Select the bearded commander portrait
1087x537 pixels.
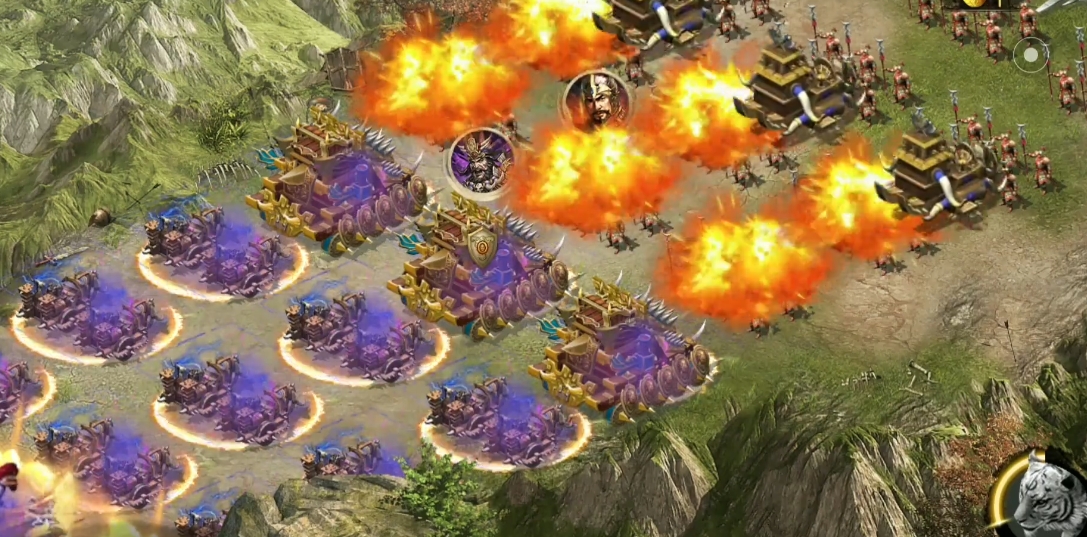(596, 101)
